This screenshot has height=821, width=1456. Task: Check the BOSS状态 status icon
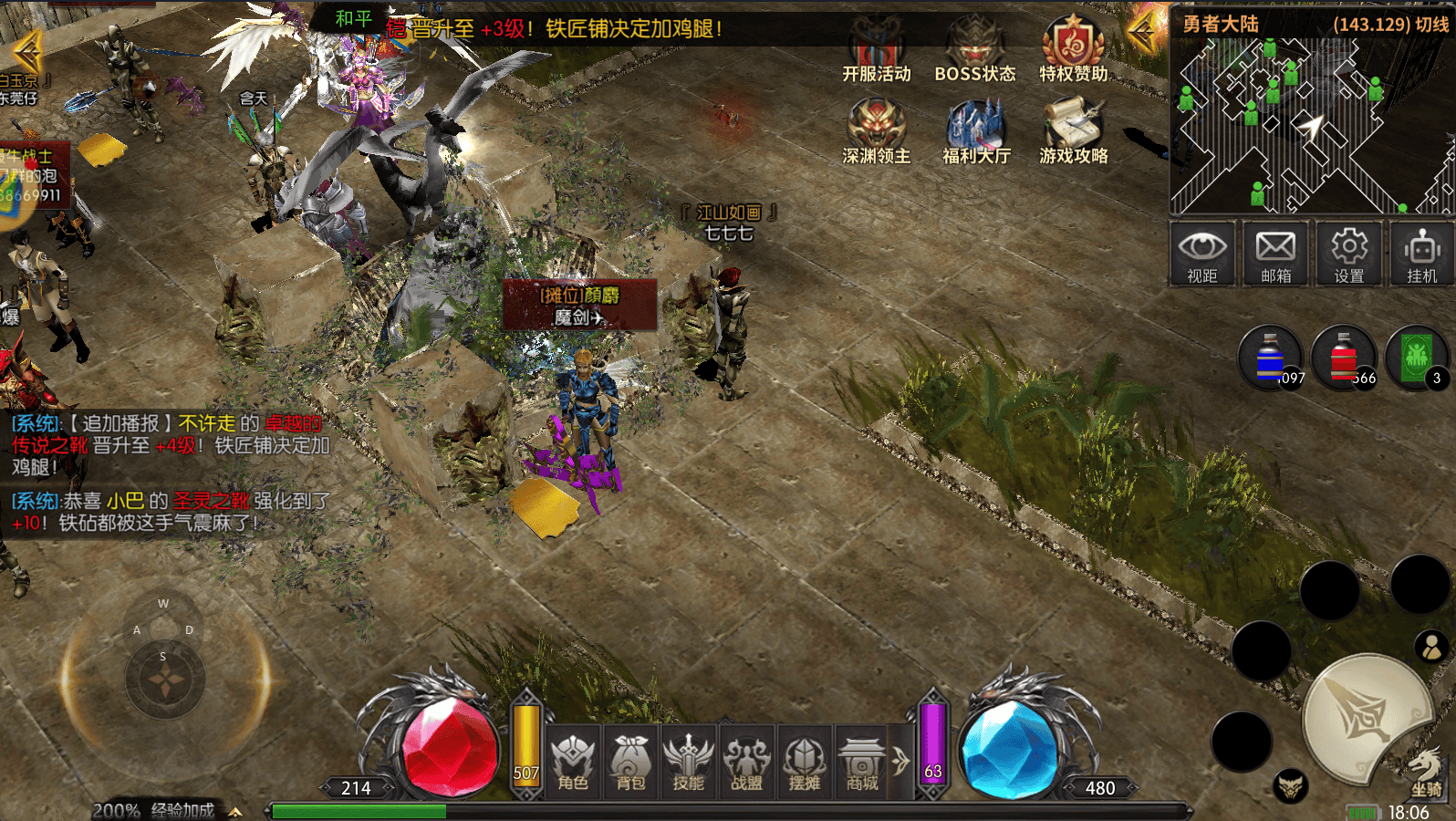[974, 51]
